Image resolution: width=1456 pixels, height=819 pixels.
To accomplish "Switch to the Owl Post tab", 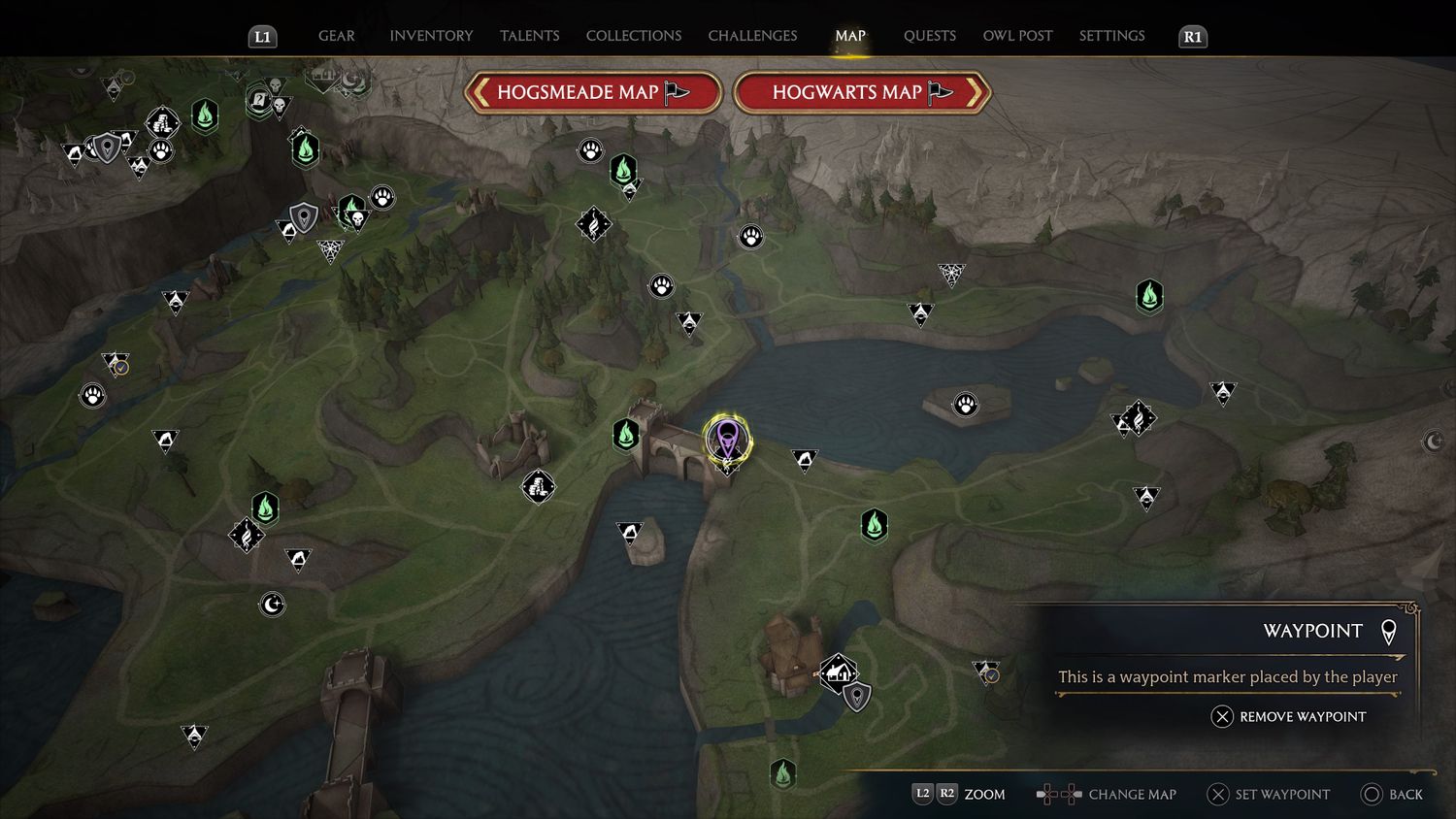I will coord(1017,36).
